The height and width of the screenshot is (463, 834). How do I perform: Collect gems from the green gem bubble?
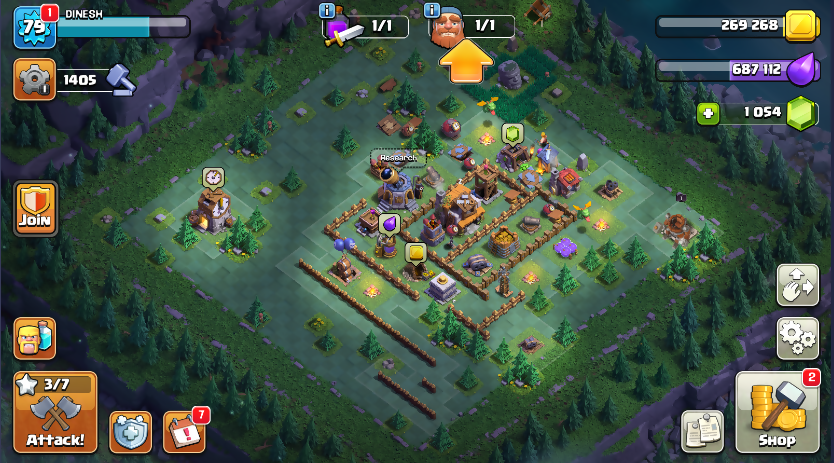tap(512, 134)
